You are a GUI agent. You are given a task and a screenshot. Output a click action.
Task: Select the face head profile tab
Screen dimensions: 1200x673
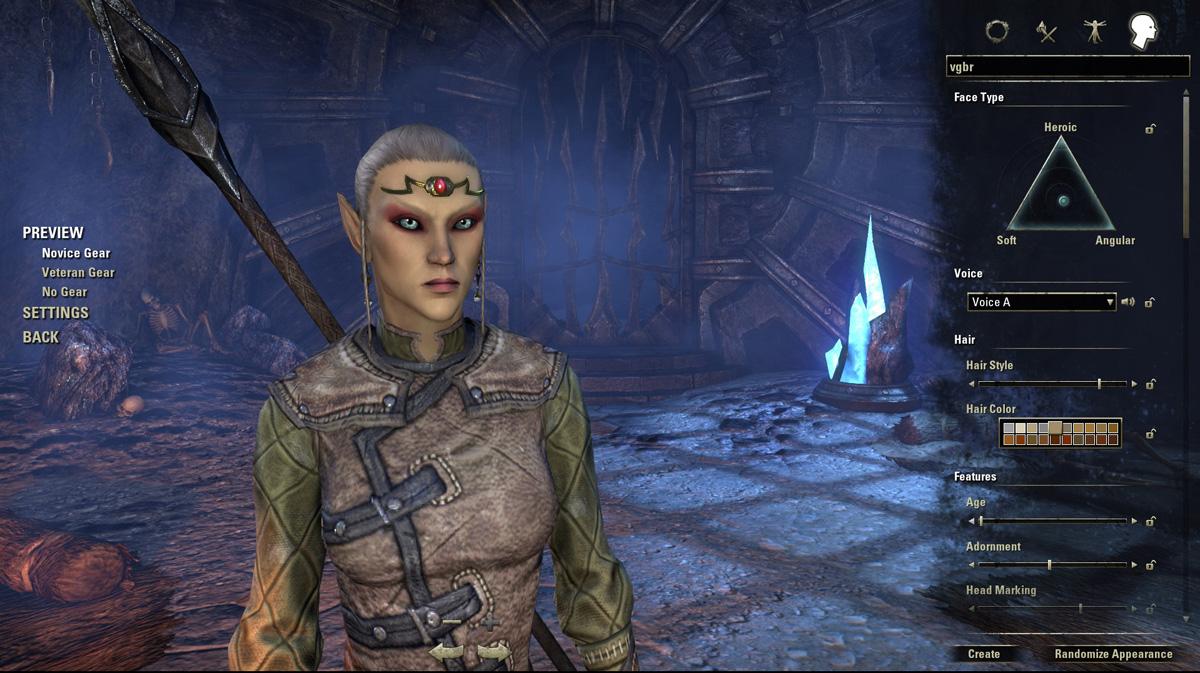[x=1143, y=31]
